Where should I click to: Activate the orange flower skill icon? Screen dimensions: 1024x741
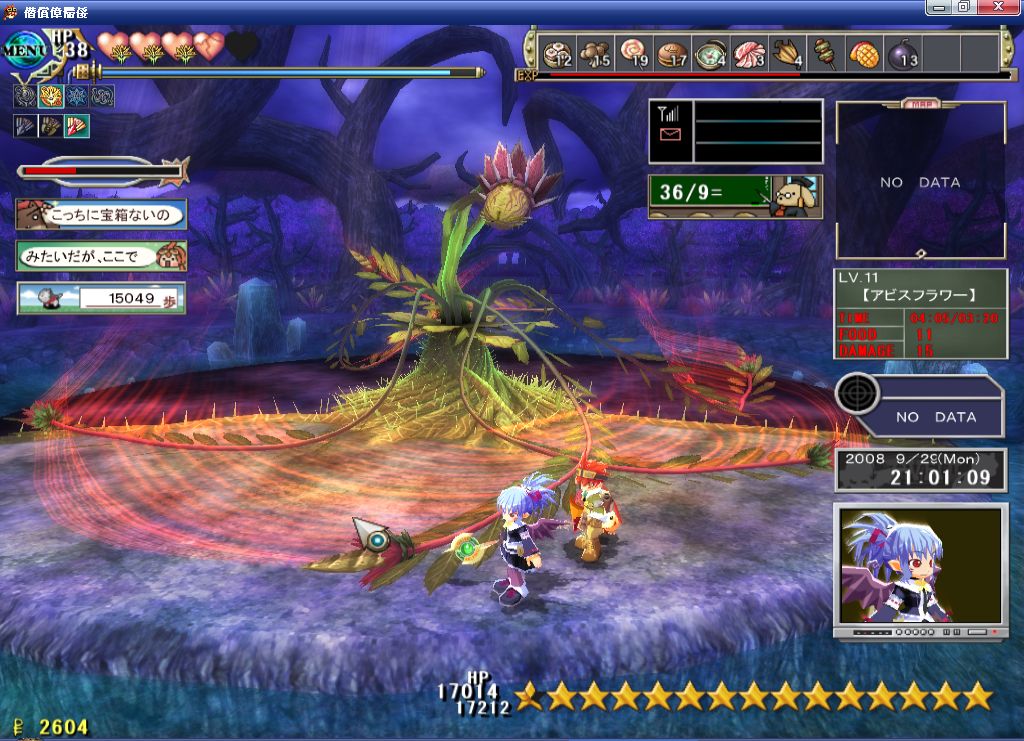[51, 96]
